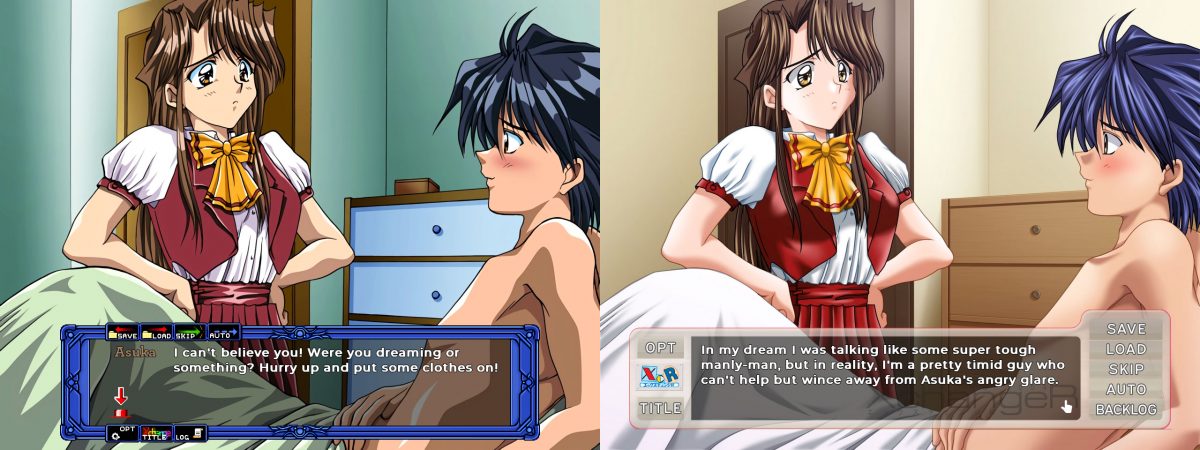Screen dimensions: 1200x450
Task: Choose LOAD in the gray side panel
Action: pyautogui.click(x=1126, y=349)
